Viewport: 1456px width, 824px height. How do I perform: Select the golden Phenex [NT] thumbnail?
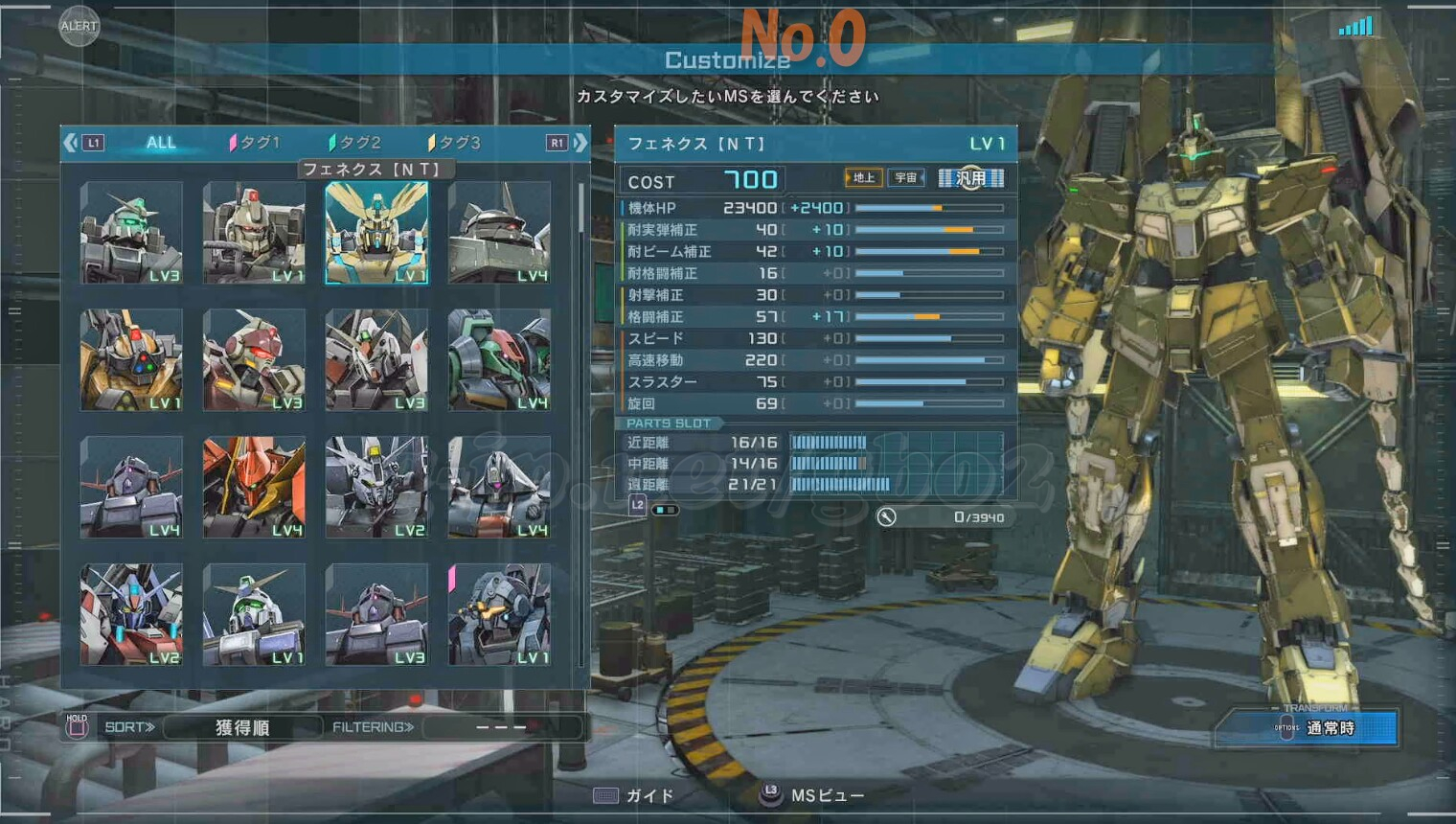pyautogui.click(x=376, y=233)
